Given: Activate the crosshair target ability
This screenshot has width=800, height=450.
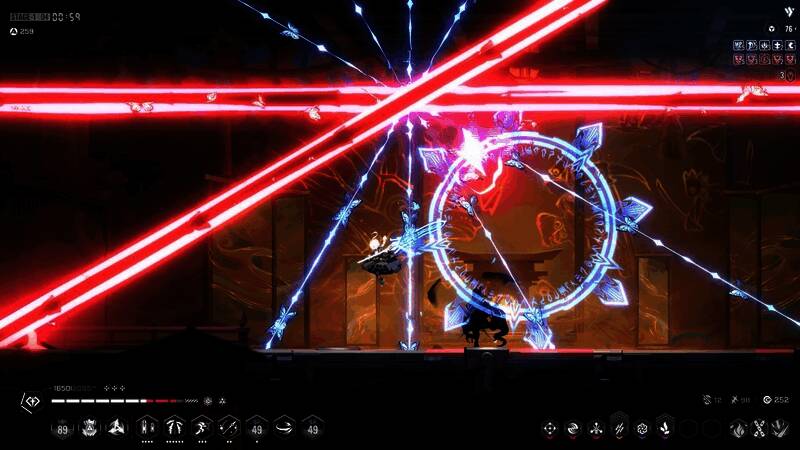Looking at the screenshot, I should [x=549, y=429].
